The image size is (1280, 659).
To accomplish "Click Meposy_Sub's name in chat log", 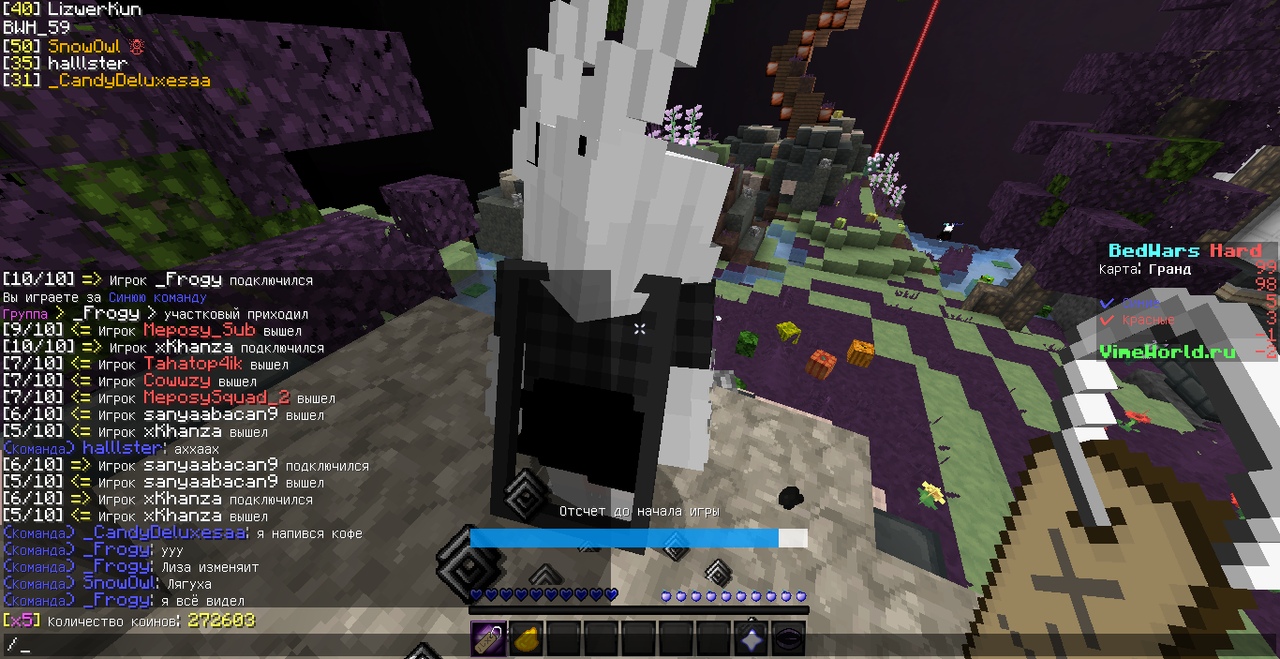I will (198, 331).
